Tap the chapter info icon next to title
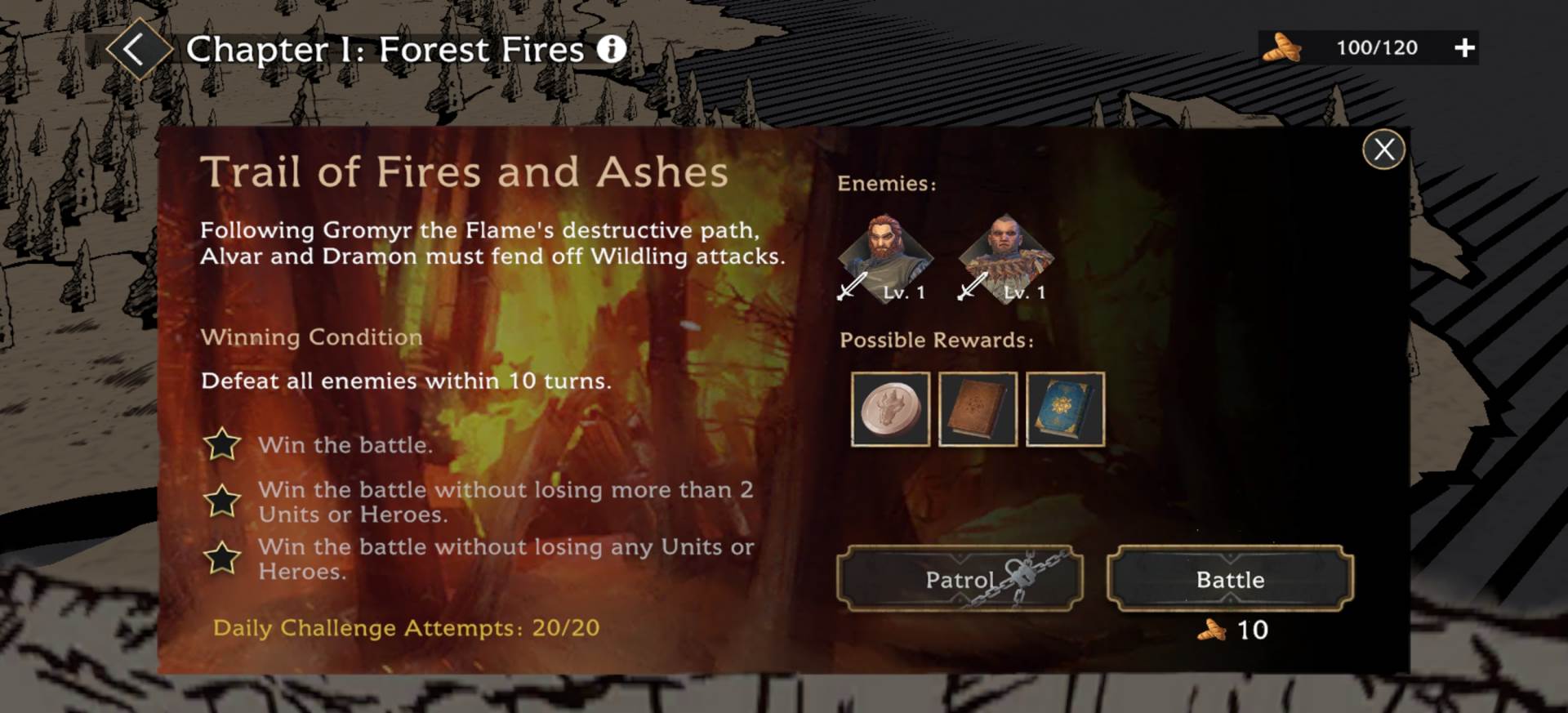 pos(609,50)
